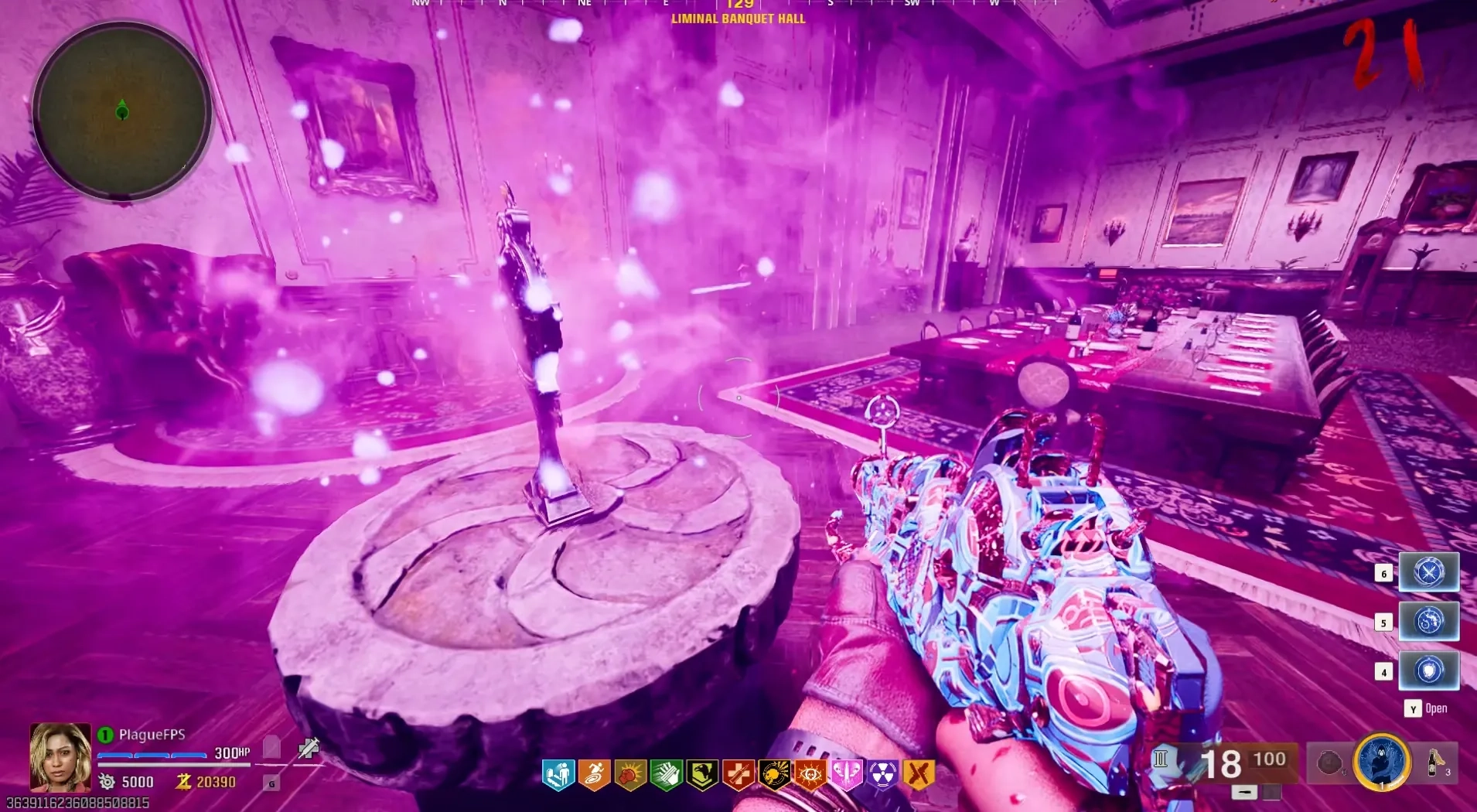Select the dimmed tactical grenade slot

[1329, 763]
